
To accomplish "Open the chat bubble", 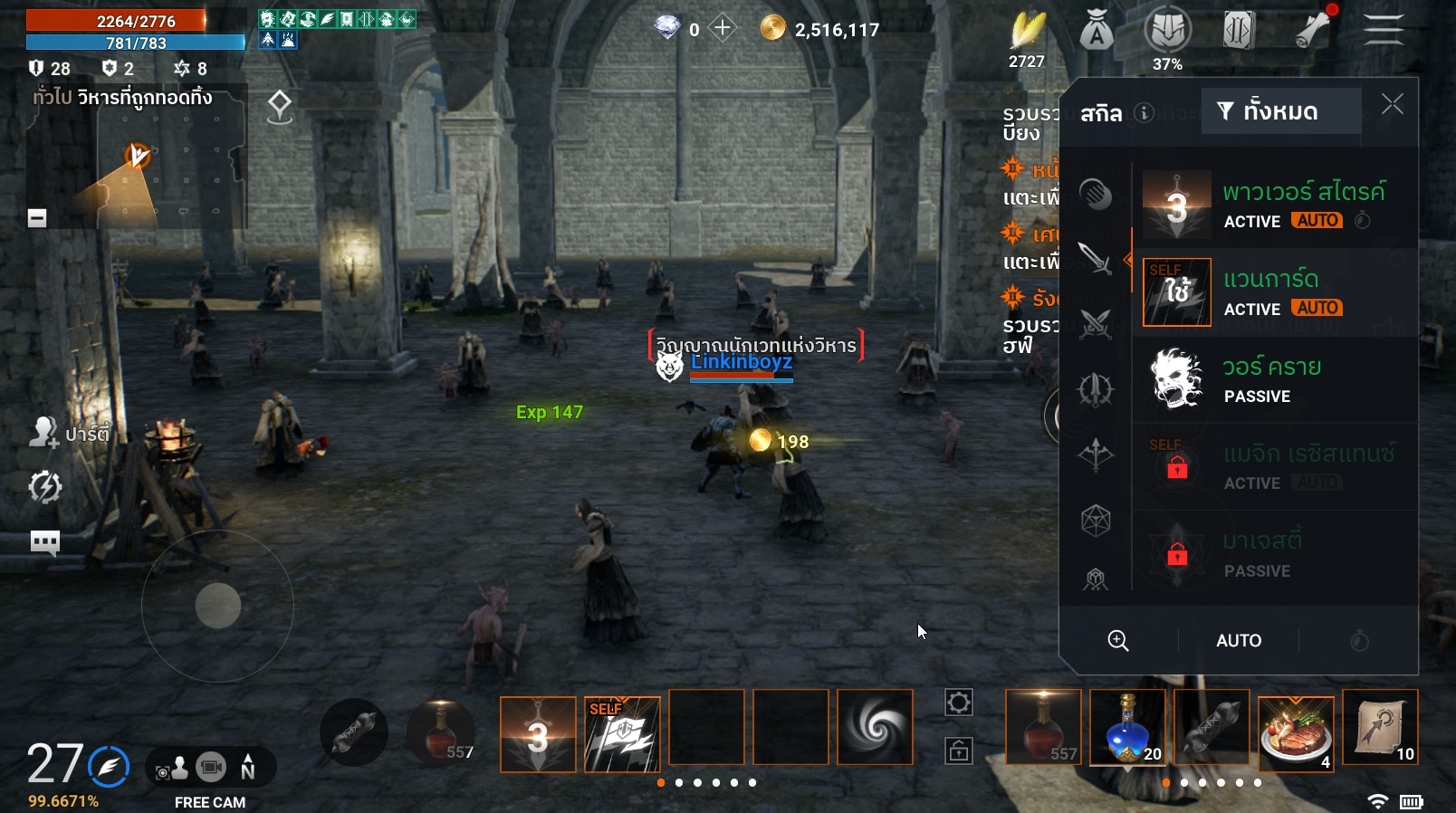I will pyautogui.click(x=44, y=542).
